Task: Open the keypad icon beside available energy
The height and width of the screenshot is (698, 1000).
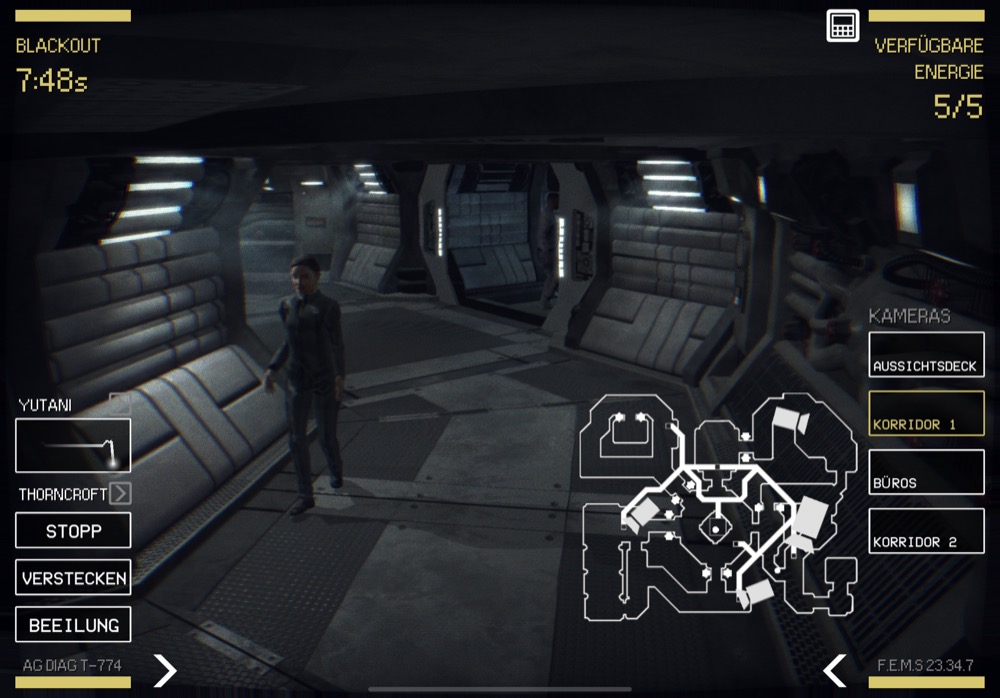Action: point(843,26)
